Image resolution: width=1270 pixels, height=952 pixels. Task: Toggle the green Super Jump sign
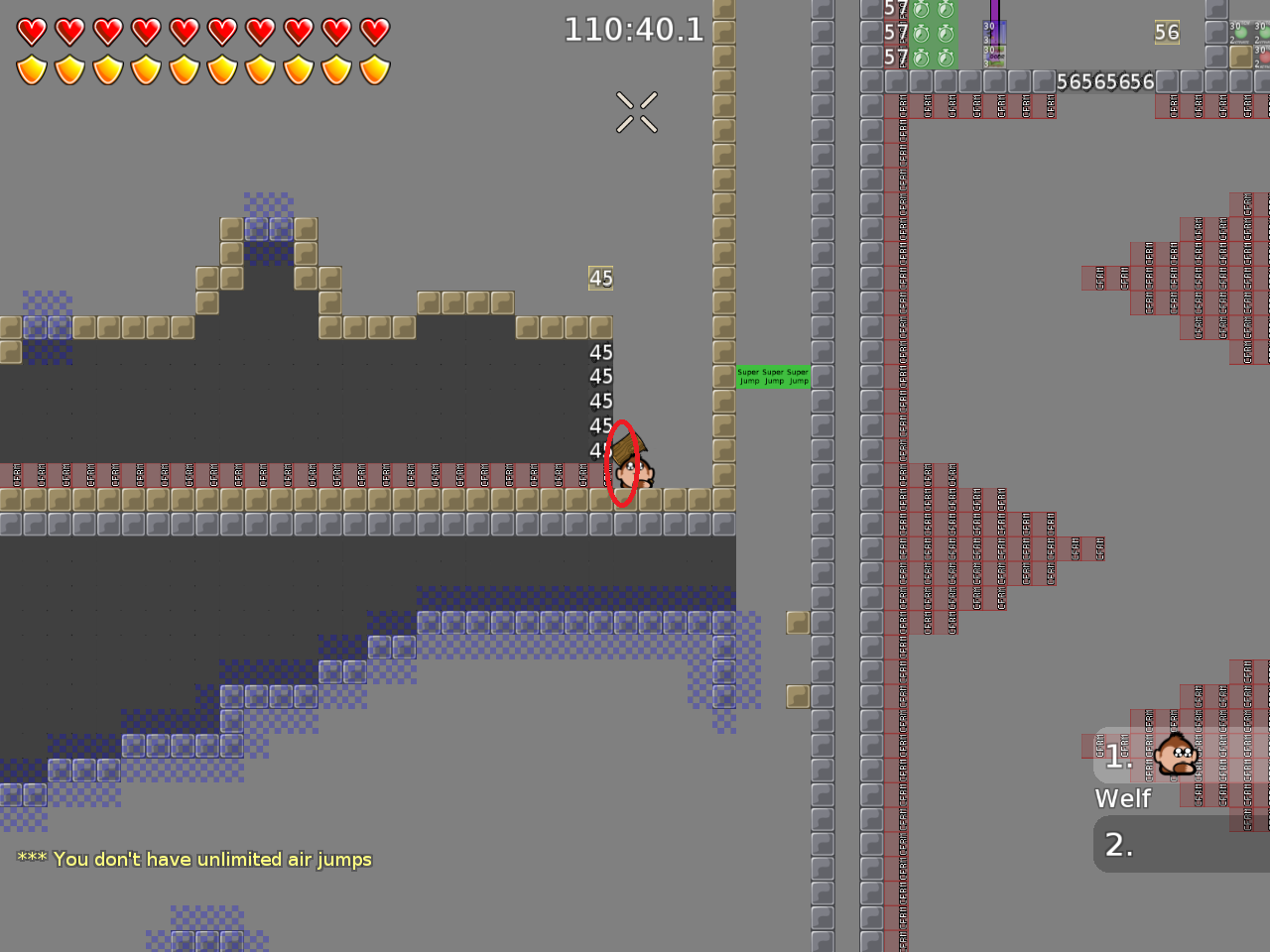773,377
